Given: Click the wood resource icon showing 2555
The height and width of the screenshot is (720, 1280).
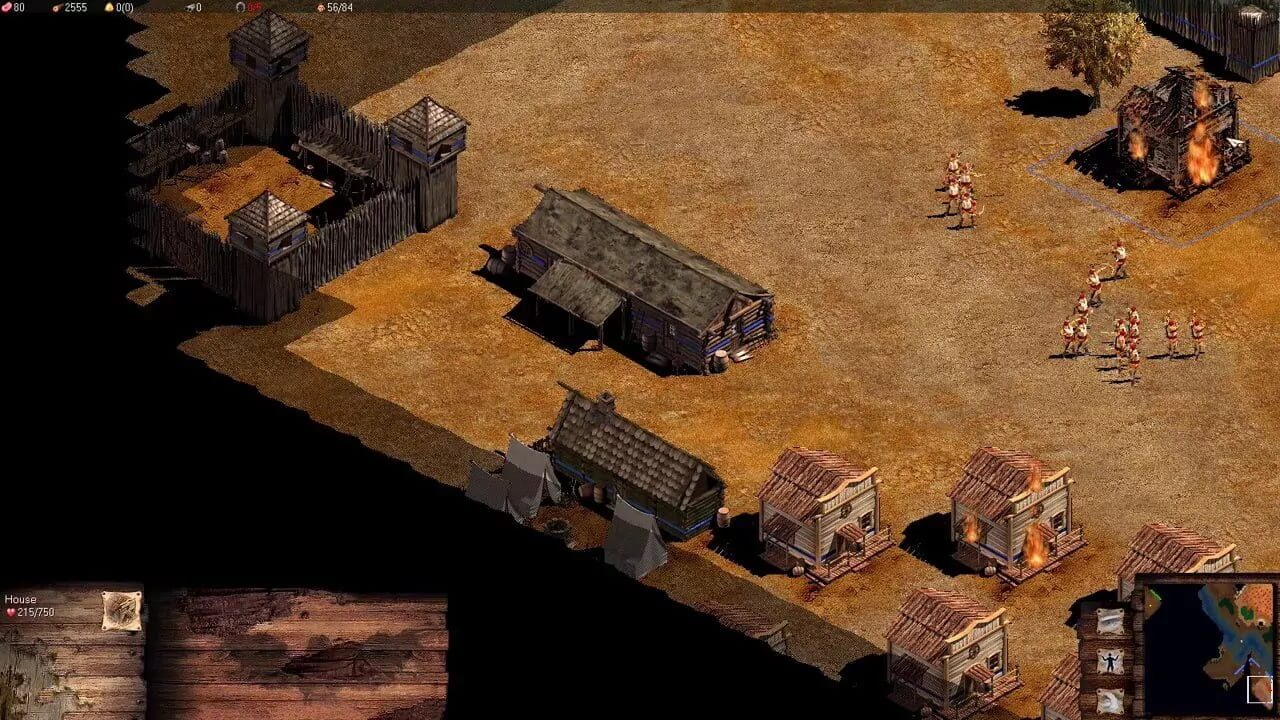Looking at the screenshot, I should coord(55,8).
